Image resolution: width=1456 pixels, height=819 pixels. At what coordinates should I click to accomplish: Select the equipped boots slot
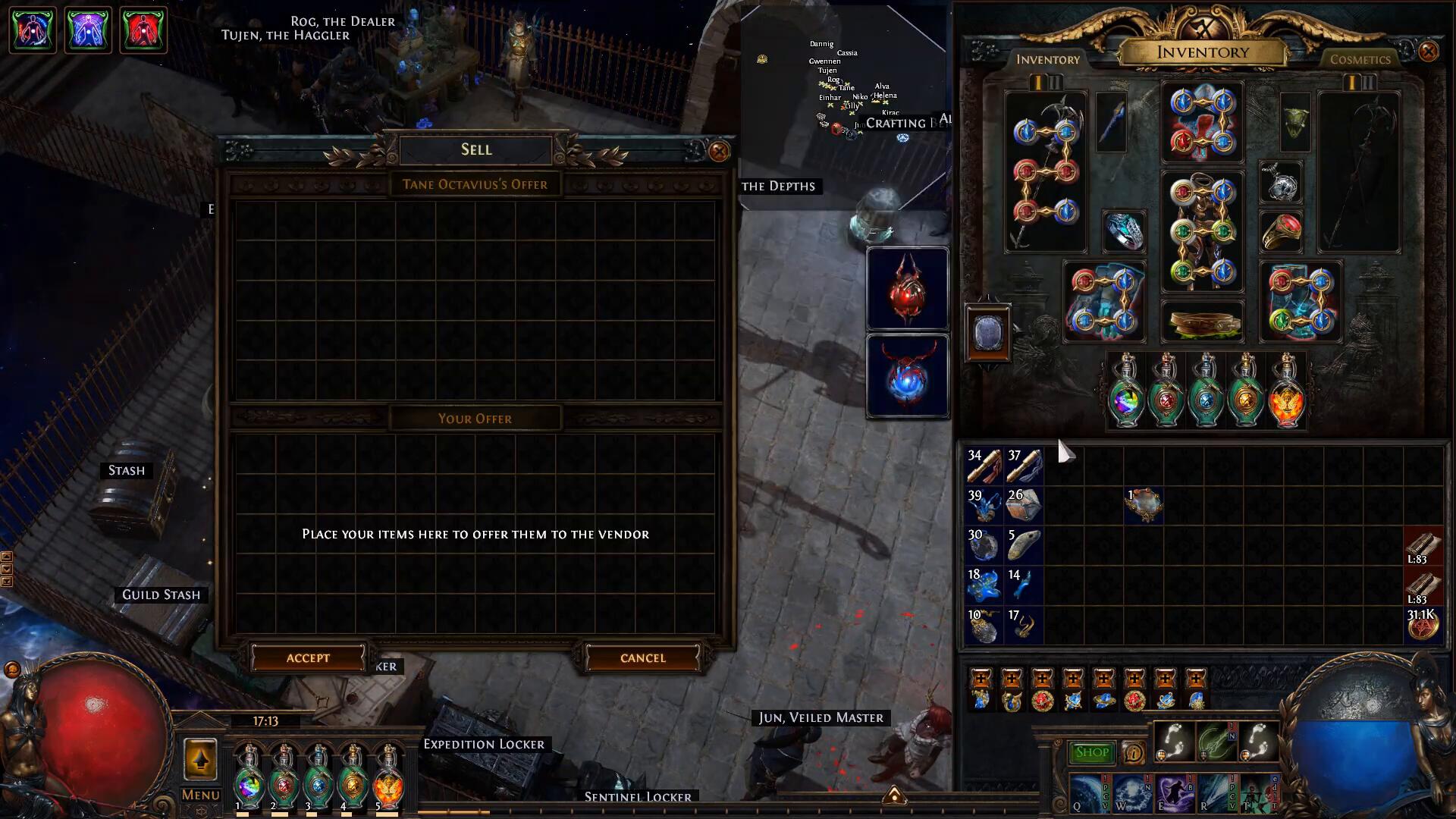pos(1301,302)
